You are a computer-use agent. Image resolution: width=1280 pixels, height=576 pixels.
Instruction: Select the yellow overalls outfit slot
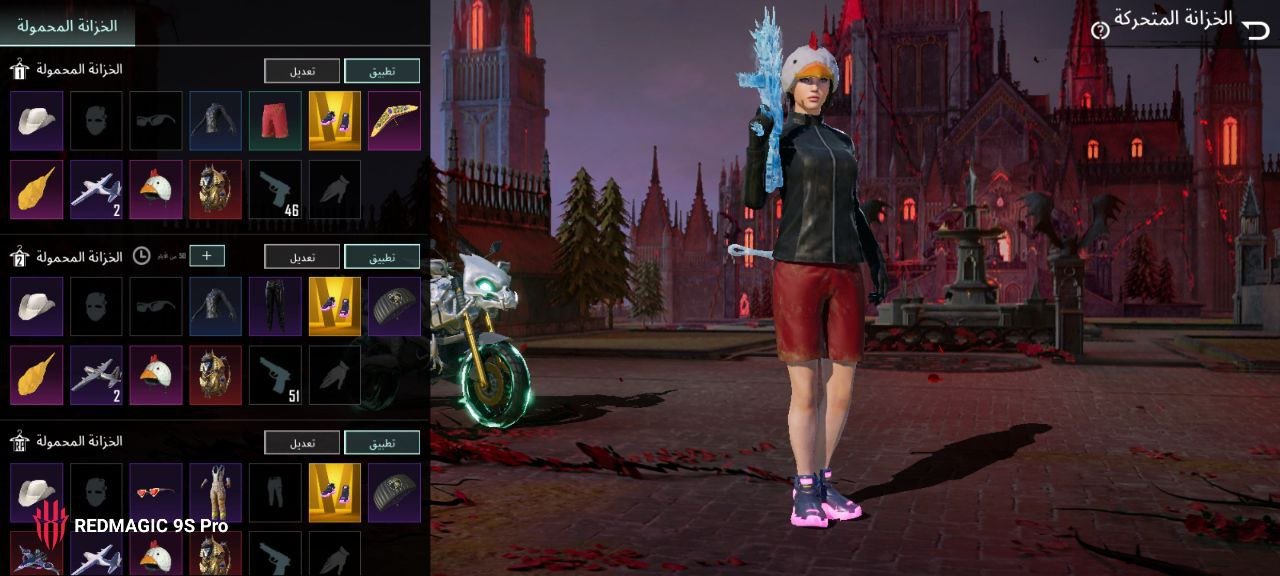click(215, 492)
